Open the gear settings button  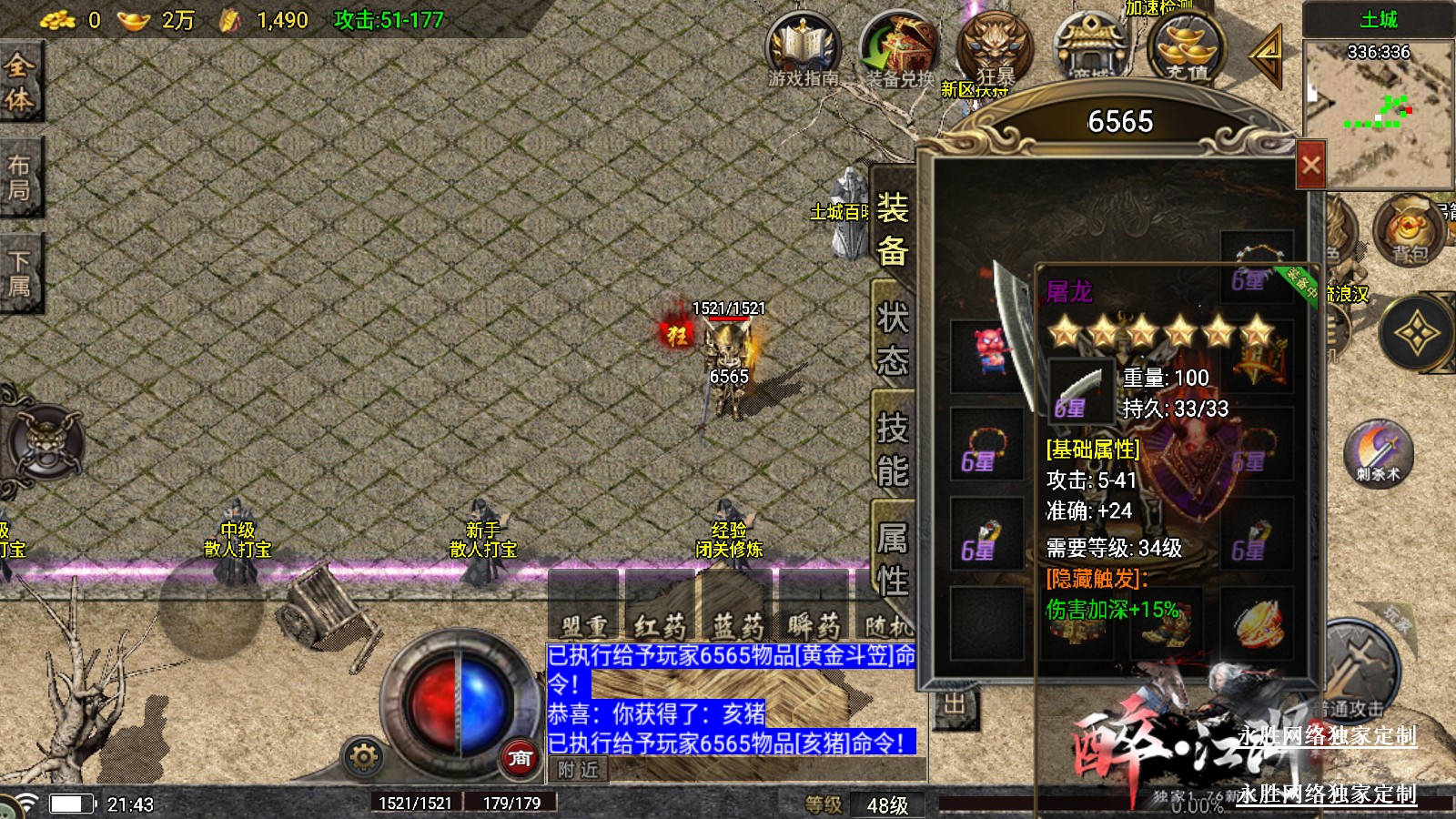(363, 757)
